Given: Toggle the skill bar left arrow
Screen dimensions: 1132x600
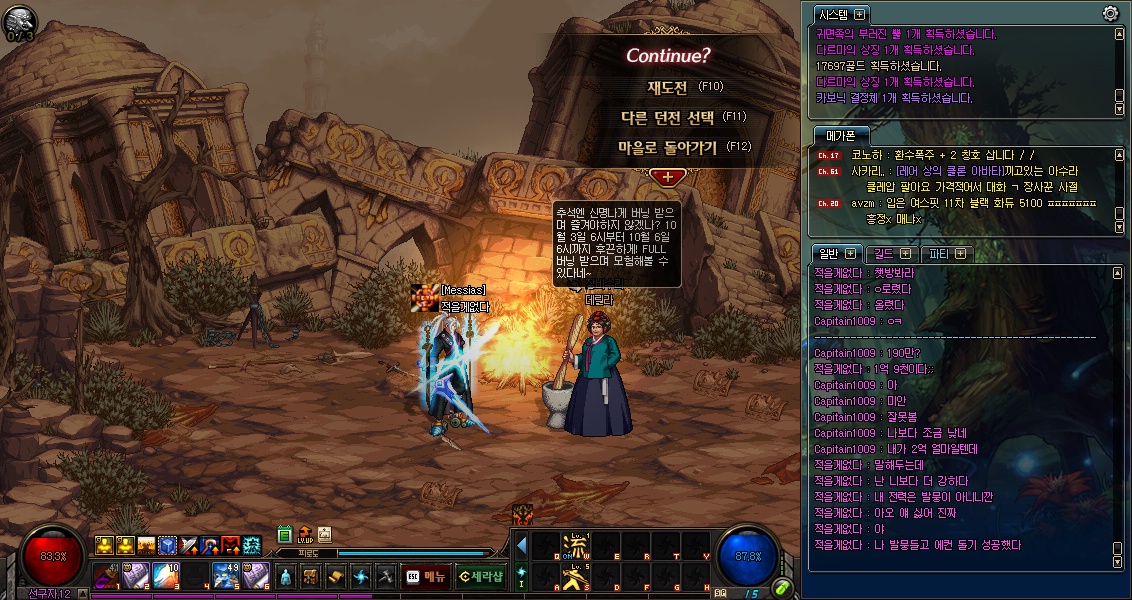Looking at the screenshot, I should click(x=521, y=546).
